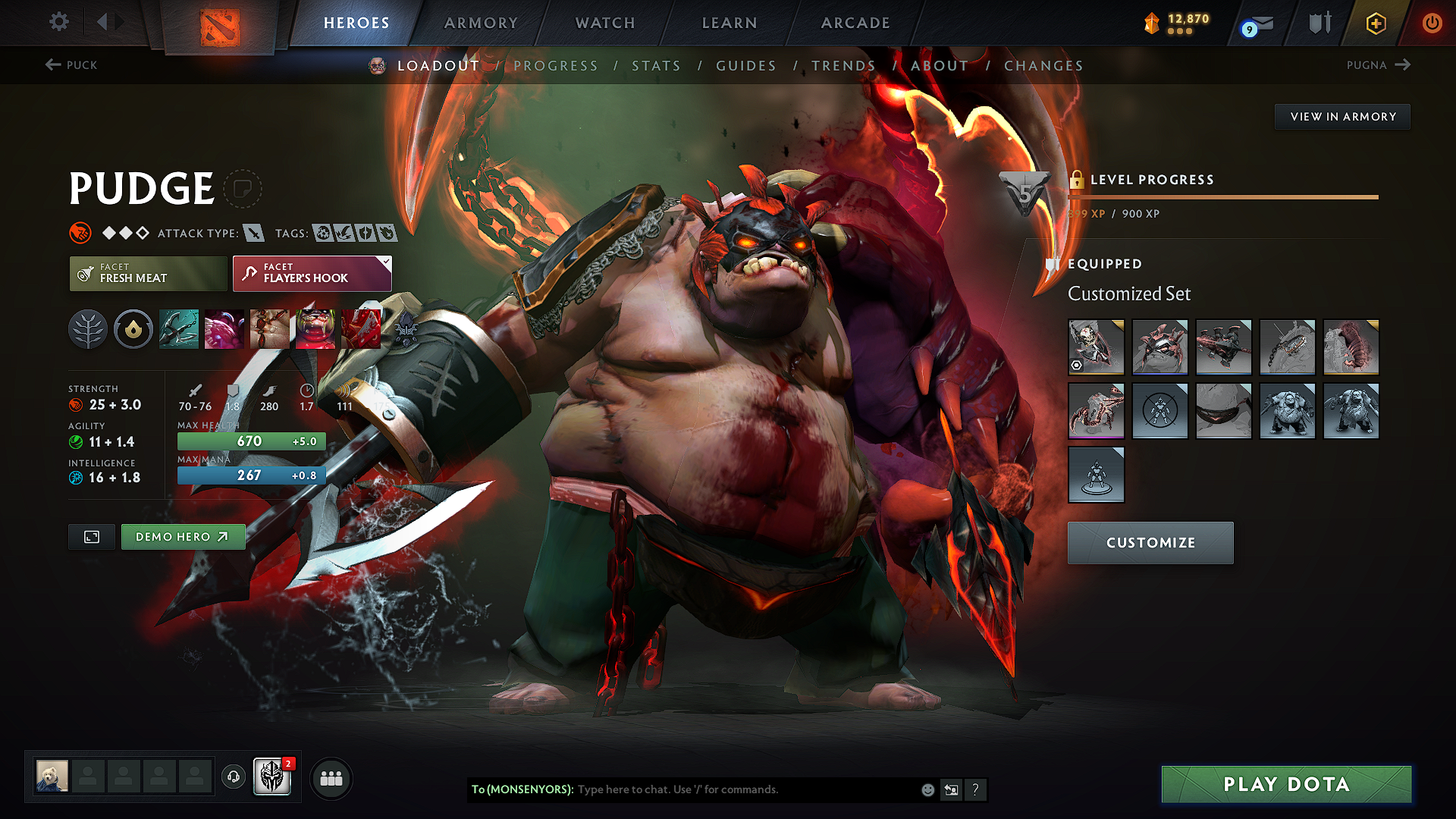Image resolution: width=1456 pixels, height=819 pixels.
Task: Open Pudge's talent tree icon
Action: pyautogui.click(x=88, y=329)
